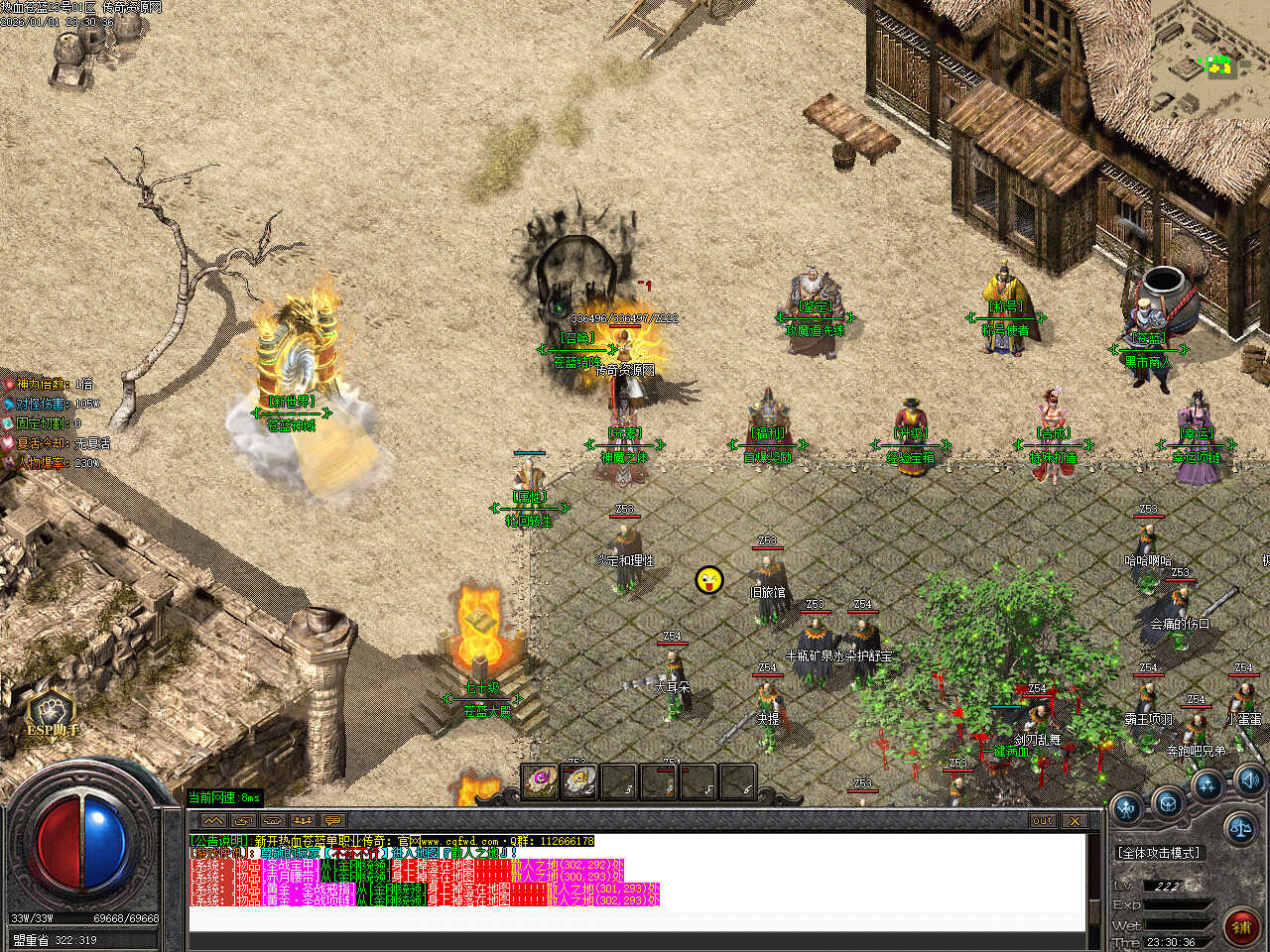Click the chat panel's 'out' button
Viewport: 1270px width, 952px height.
pos(1043,821)
